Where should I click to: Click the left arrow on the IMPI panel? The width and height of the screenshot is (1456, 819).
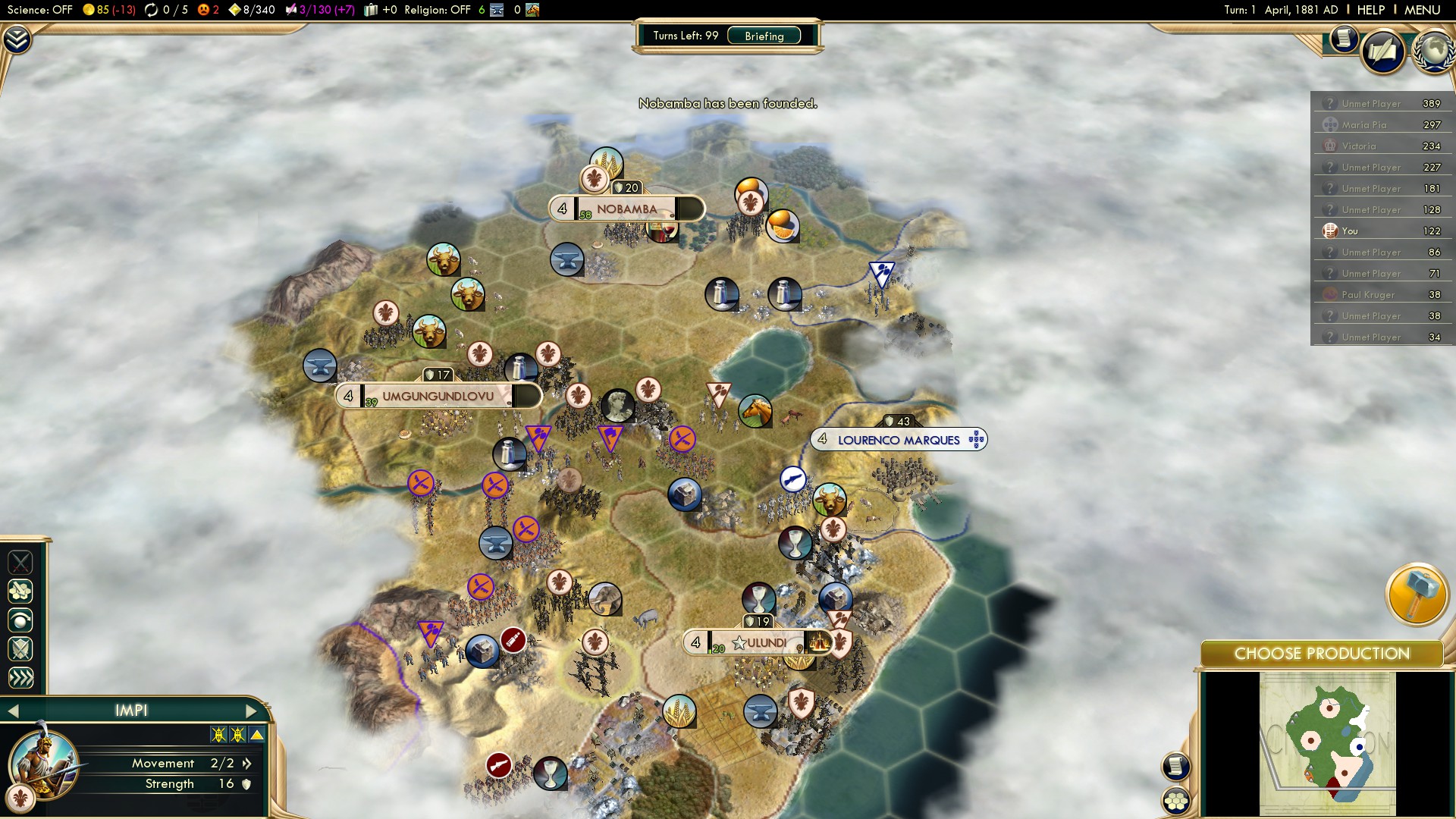click(x=14, y=711)
